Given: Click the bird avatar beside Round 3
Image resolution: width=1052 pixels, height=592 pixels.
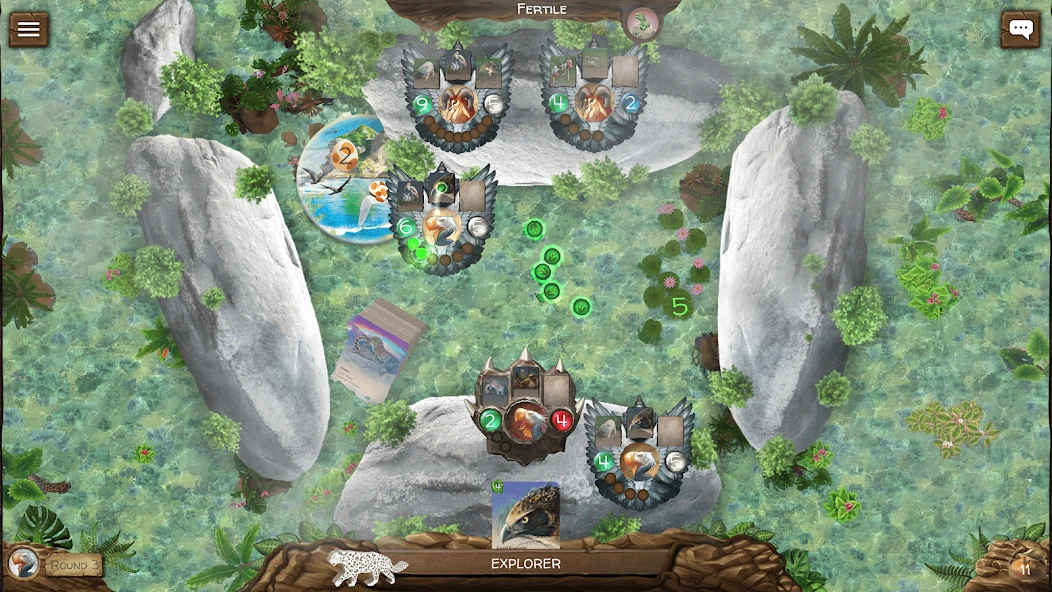Looking at the screenshot, I should tap(23, 564).
